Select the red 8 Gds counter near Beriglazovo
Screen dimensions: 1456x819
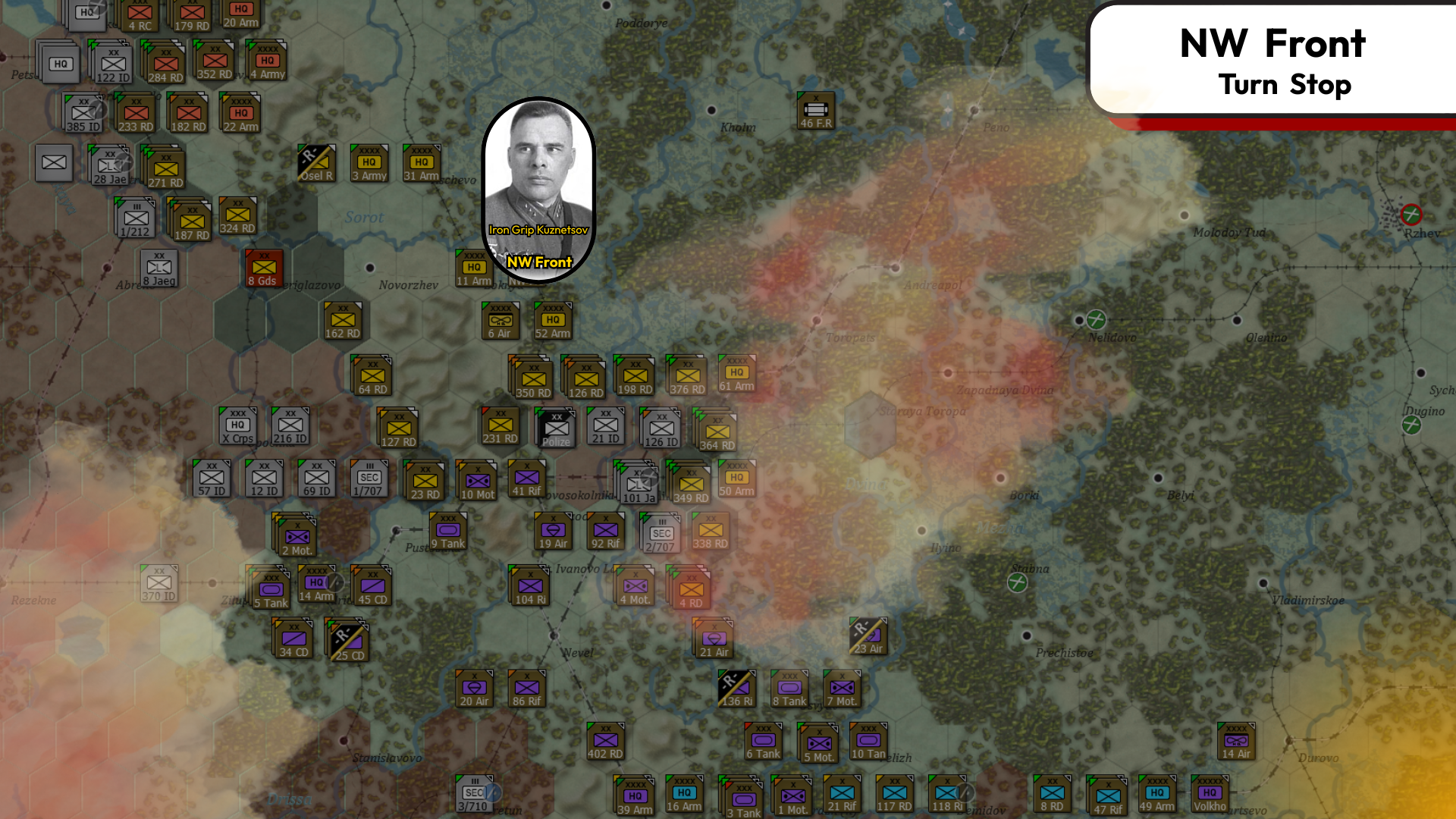(263, 268)
